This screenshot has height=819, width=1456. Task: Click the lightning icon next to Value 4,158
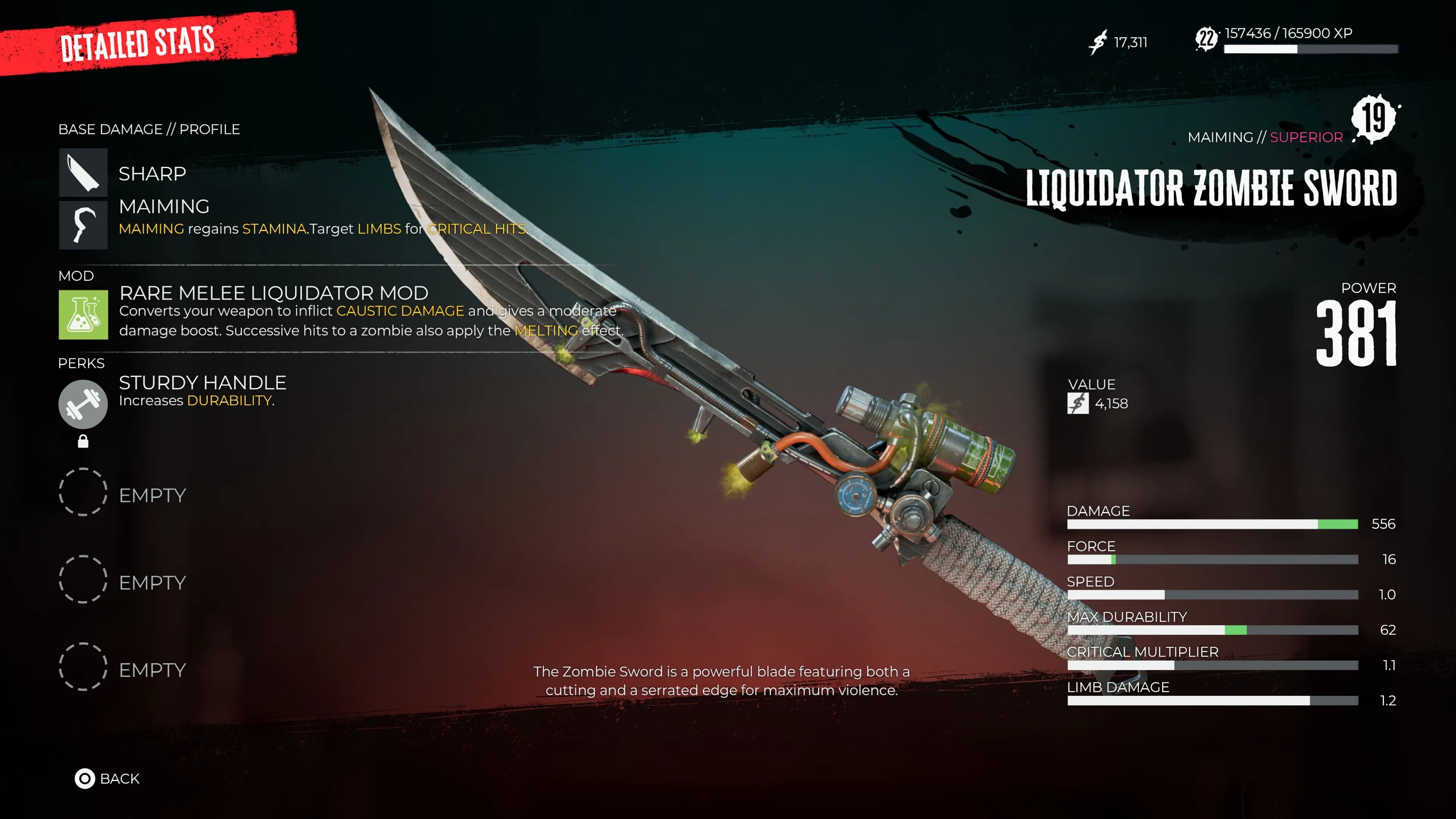click(x=1077, y=403)
